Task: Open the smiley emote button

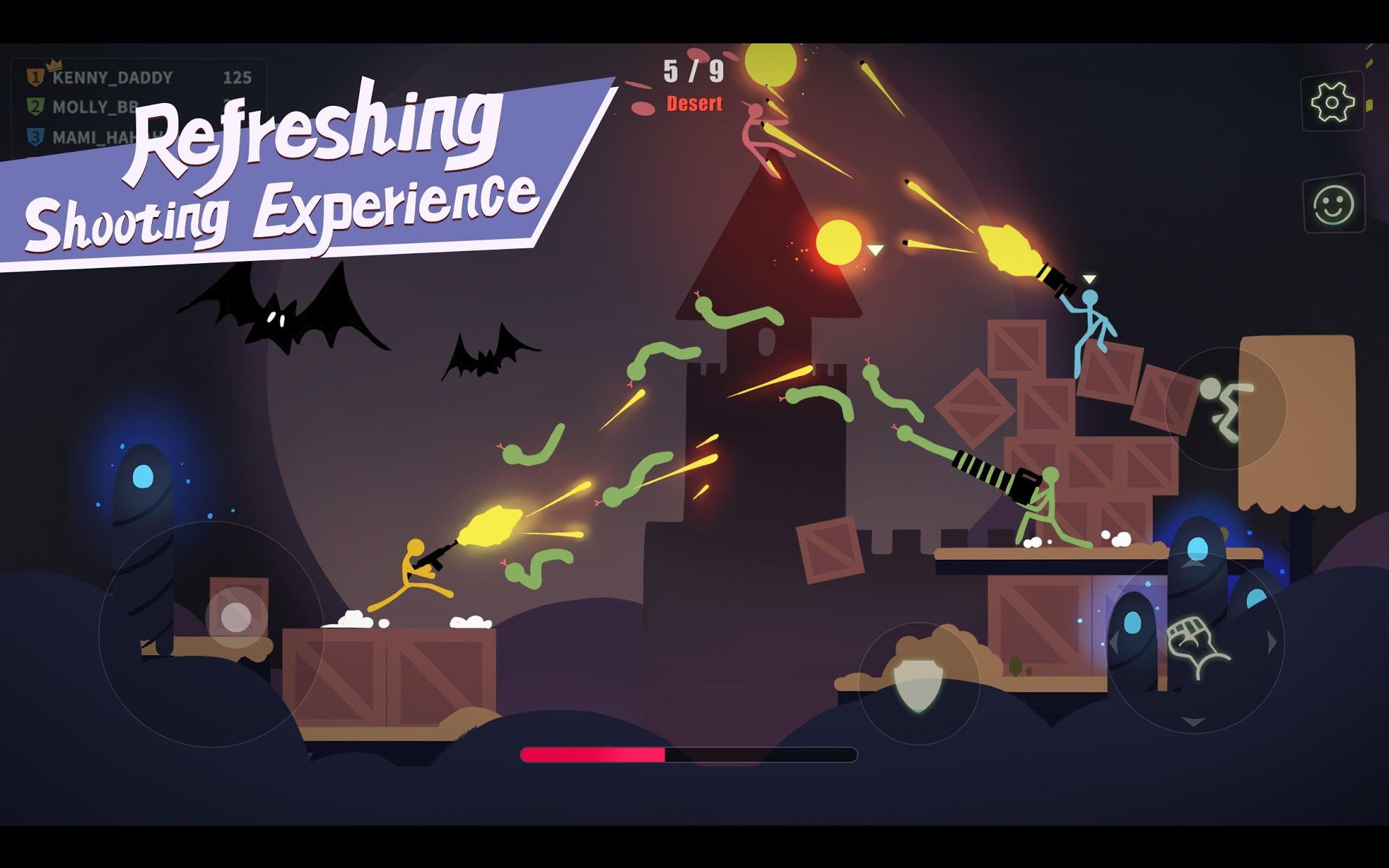Action: click(x=1333, y=204)
